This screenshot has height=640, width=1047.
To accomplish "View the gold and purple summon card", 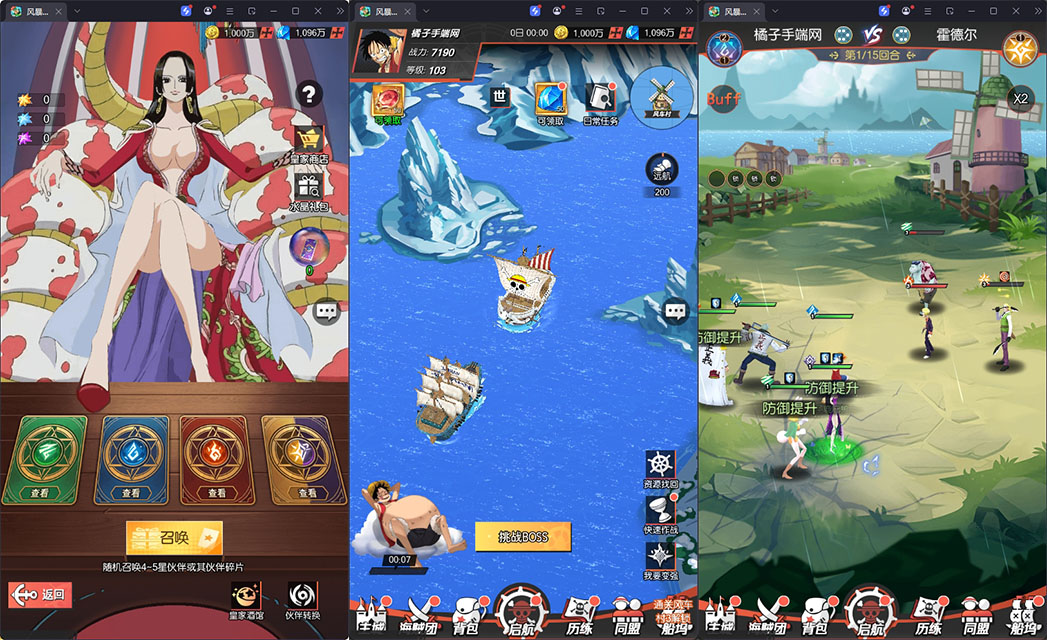I will tap(304, 459).
